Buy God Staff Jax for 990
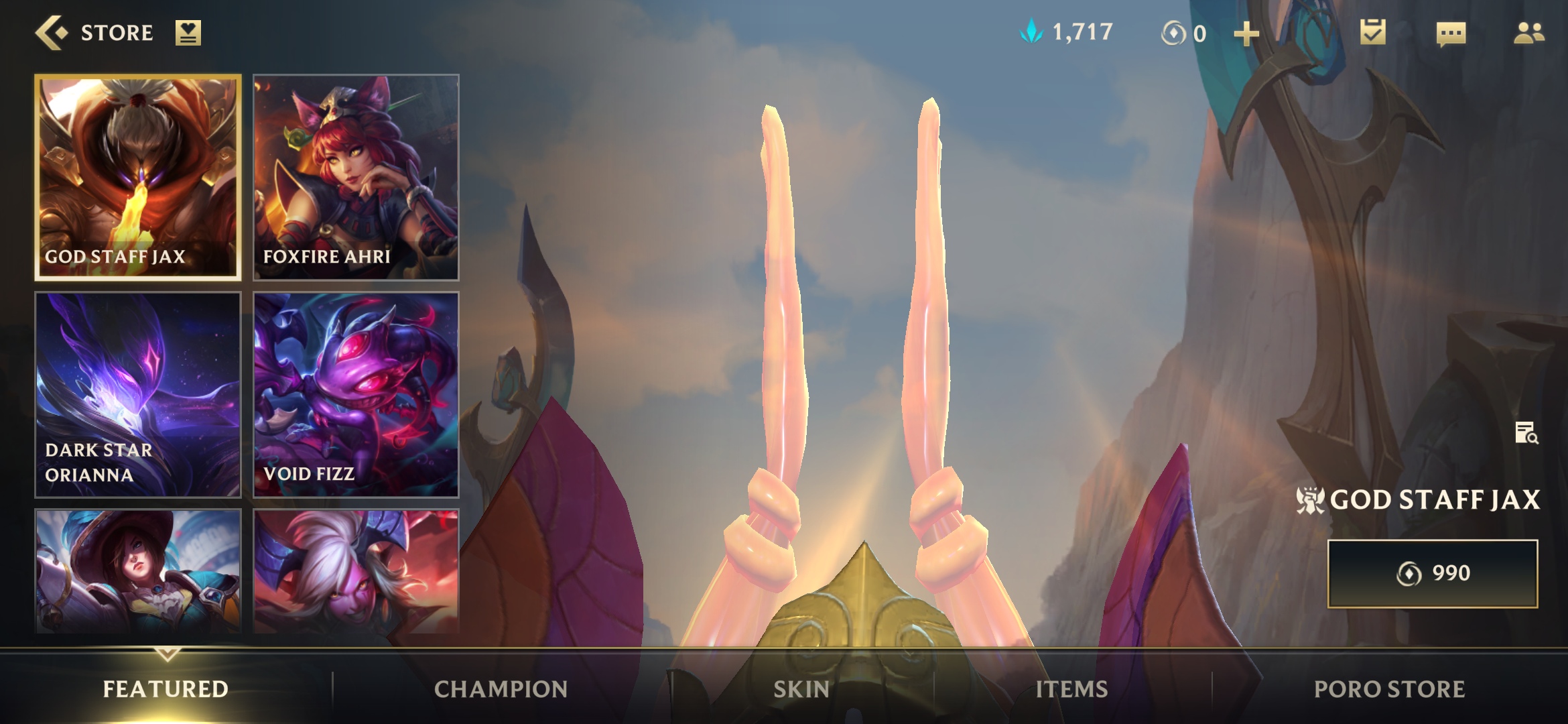 pos(1433,574)
